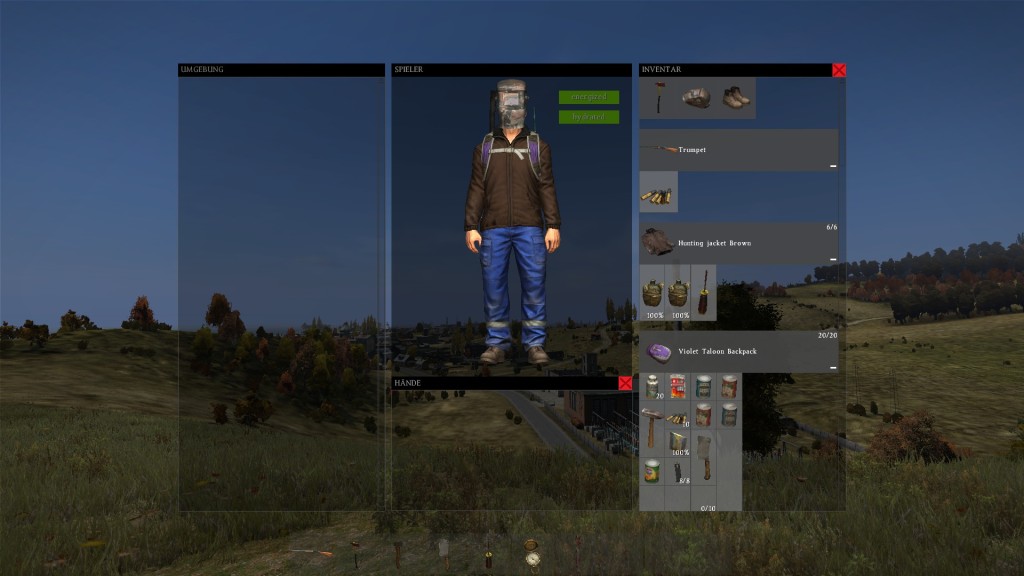Select the Violet Taloon Backpack row
Screen dimensions: 1024x576
[x=738, y=351]
